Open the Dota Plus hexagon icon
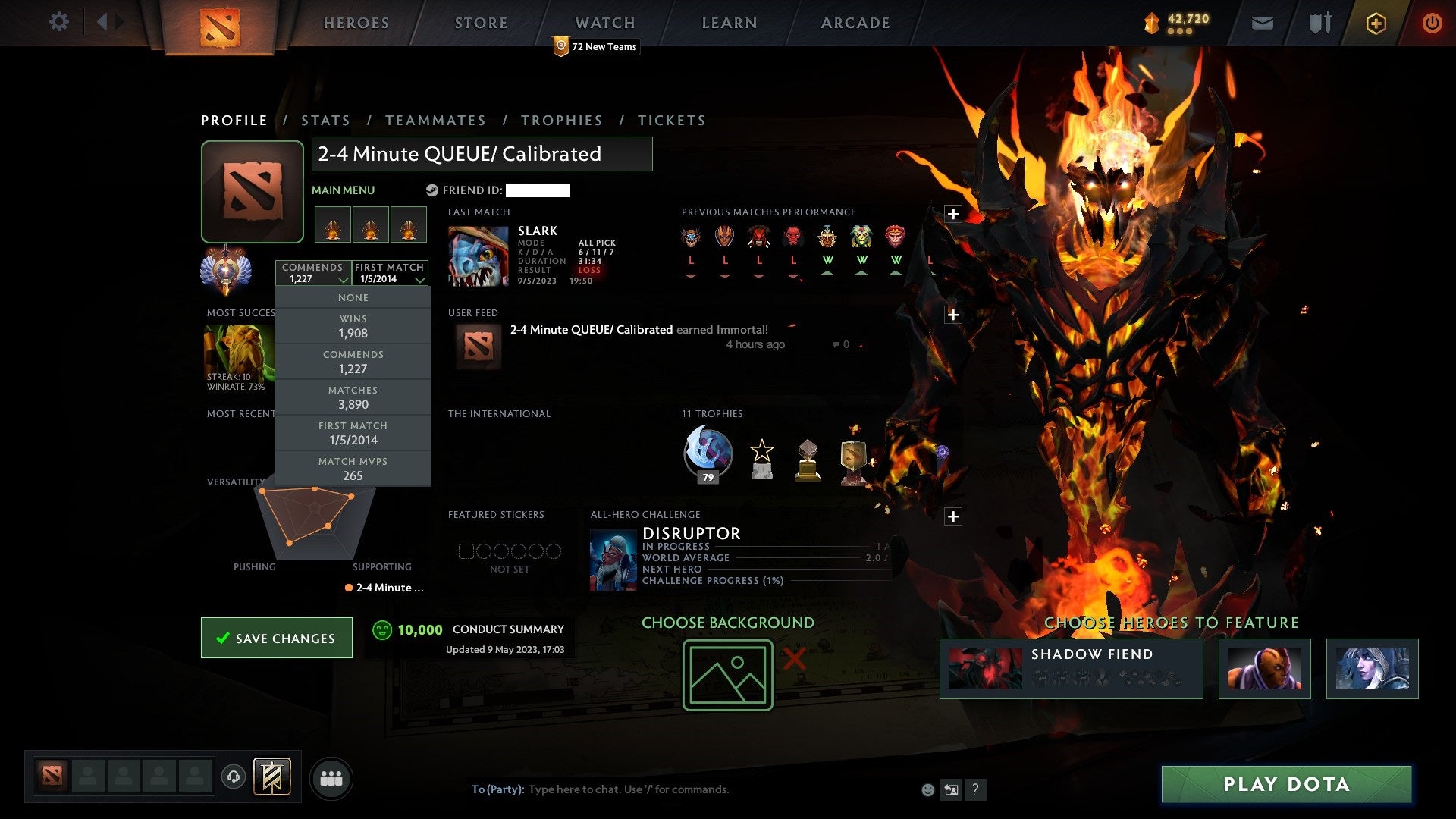The height and width of the screenshot is (819, 1456). point(1376,23)
